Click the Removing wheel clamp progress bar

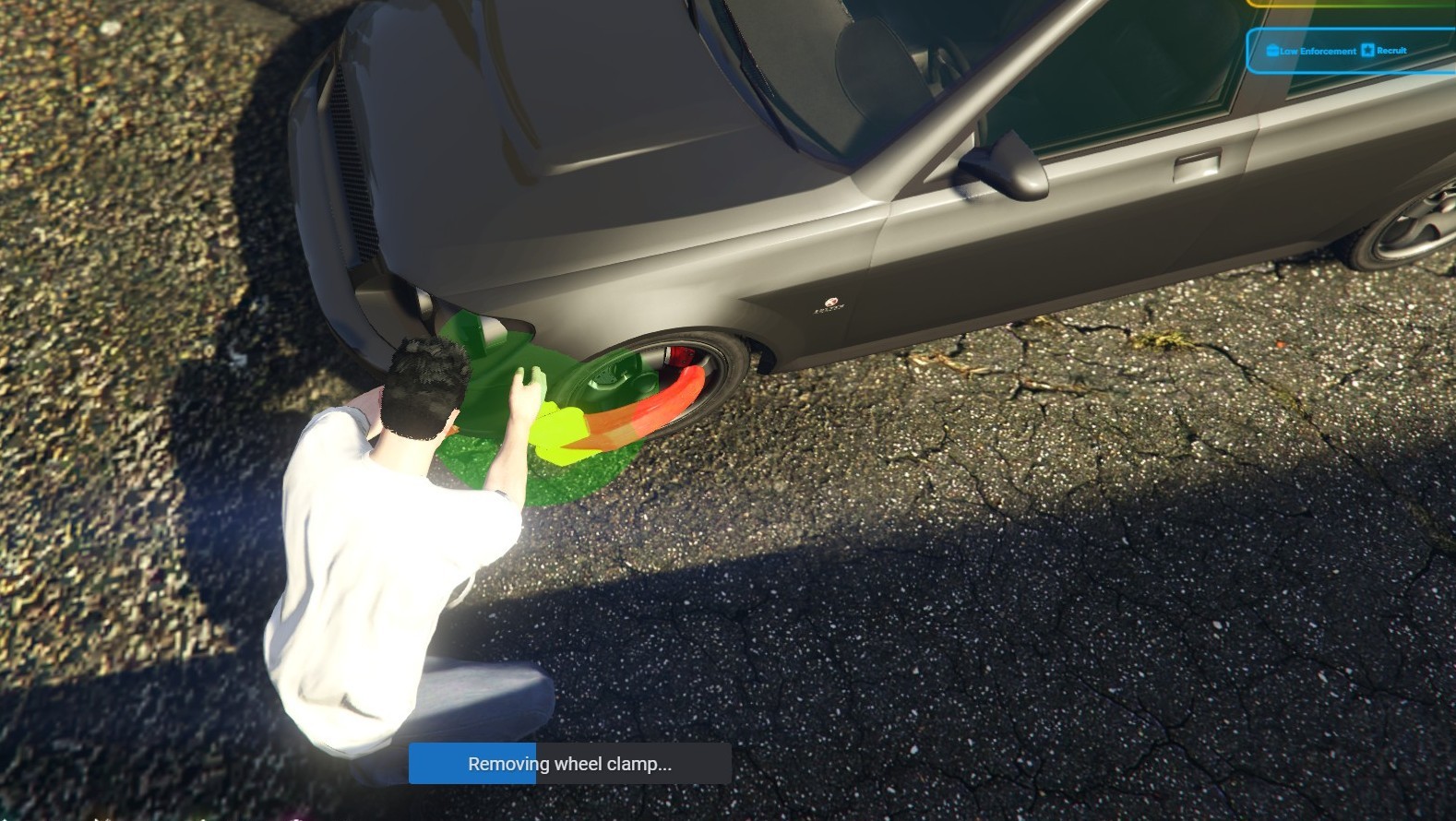coord(569,763)
